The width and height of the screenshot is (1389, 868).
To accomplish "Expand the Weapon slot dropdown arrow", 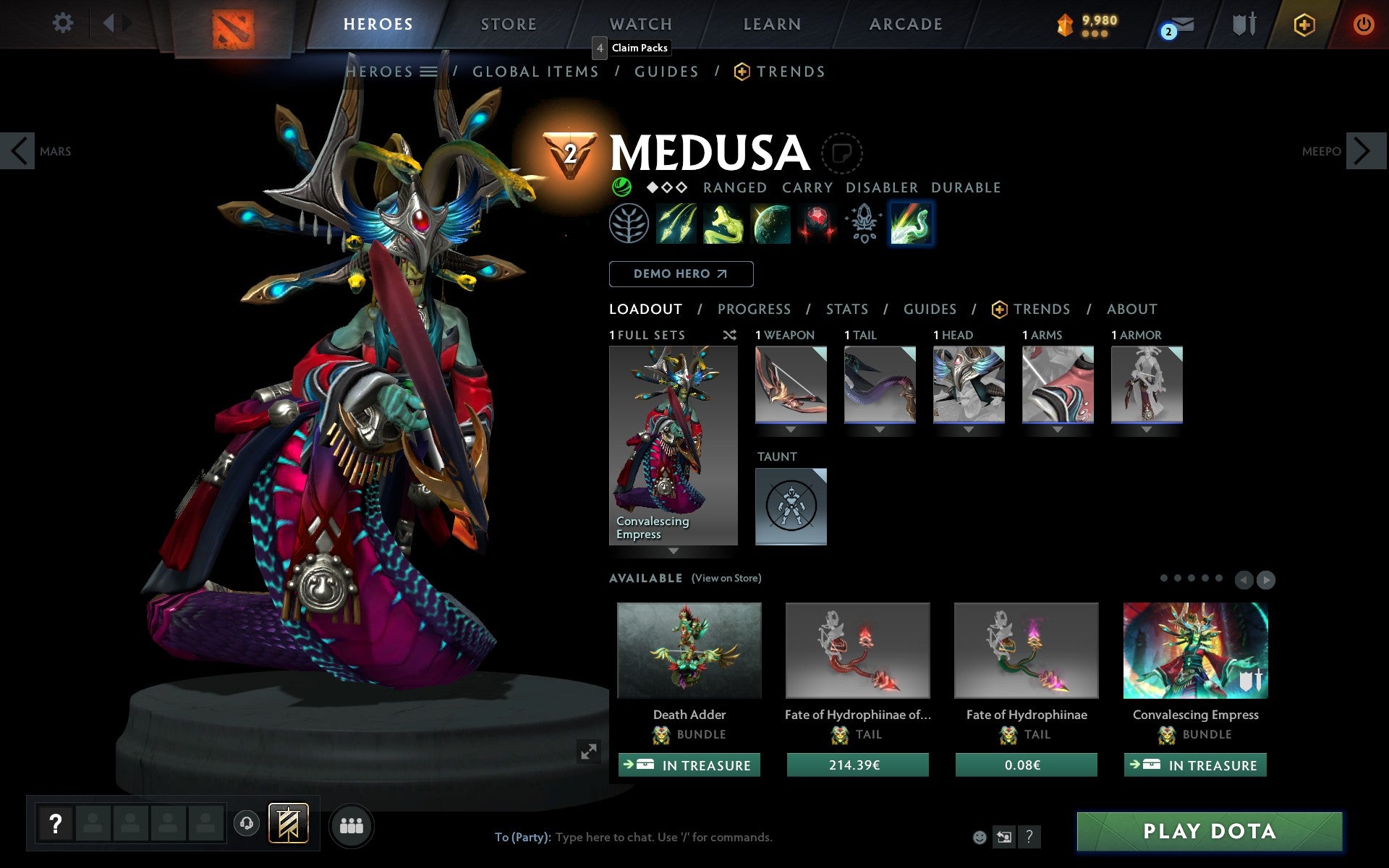I will 790,428.
